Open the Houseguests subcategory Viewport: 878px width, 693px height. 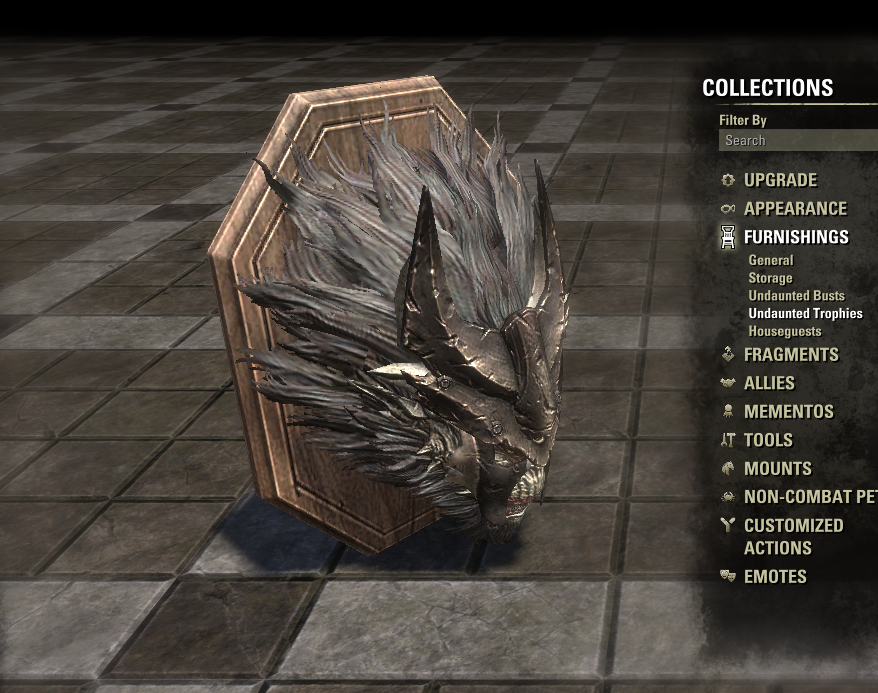[x=785, y=331]
